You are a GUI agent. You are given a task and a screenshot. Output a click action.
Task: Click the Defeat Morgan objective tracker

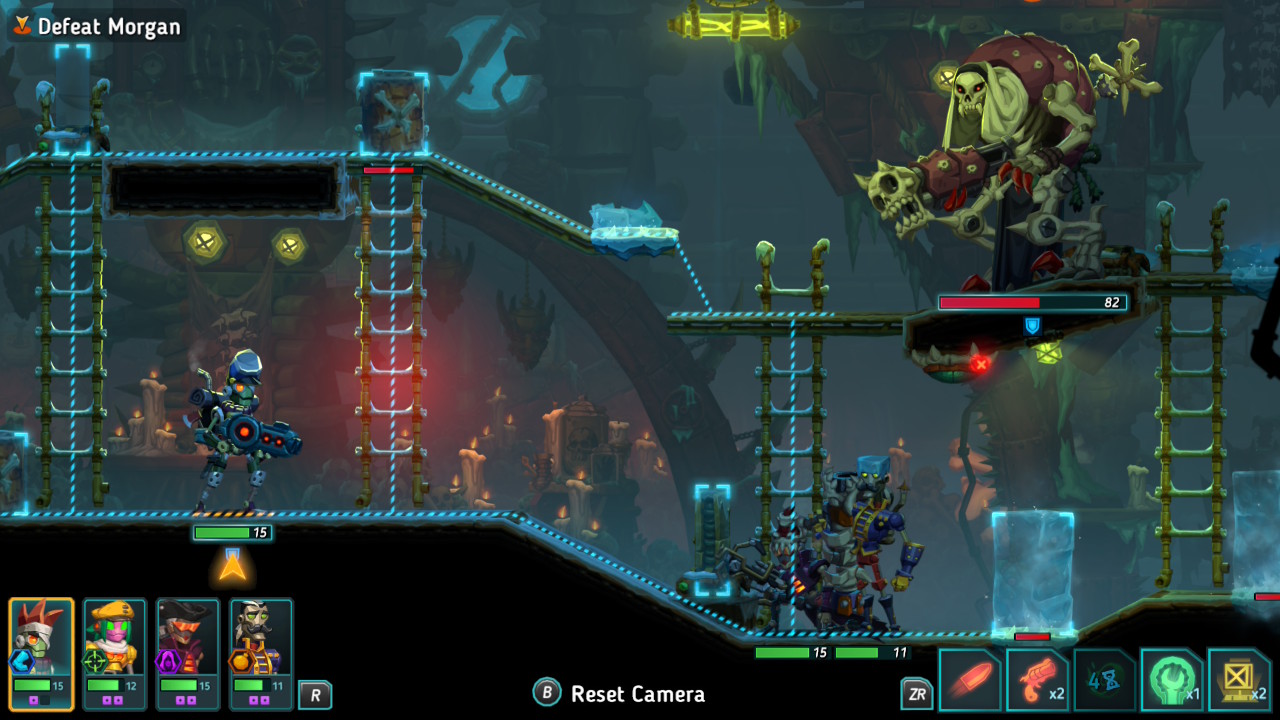[97, 27]
